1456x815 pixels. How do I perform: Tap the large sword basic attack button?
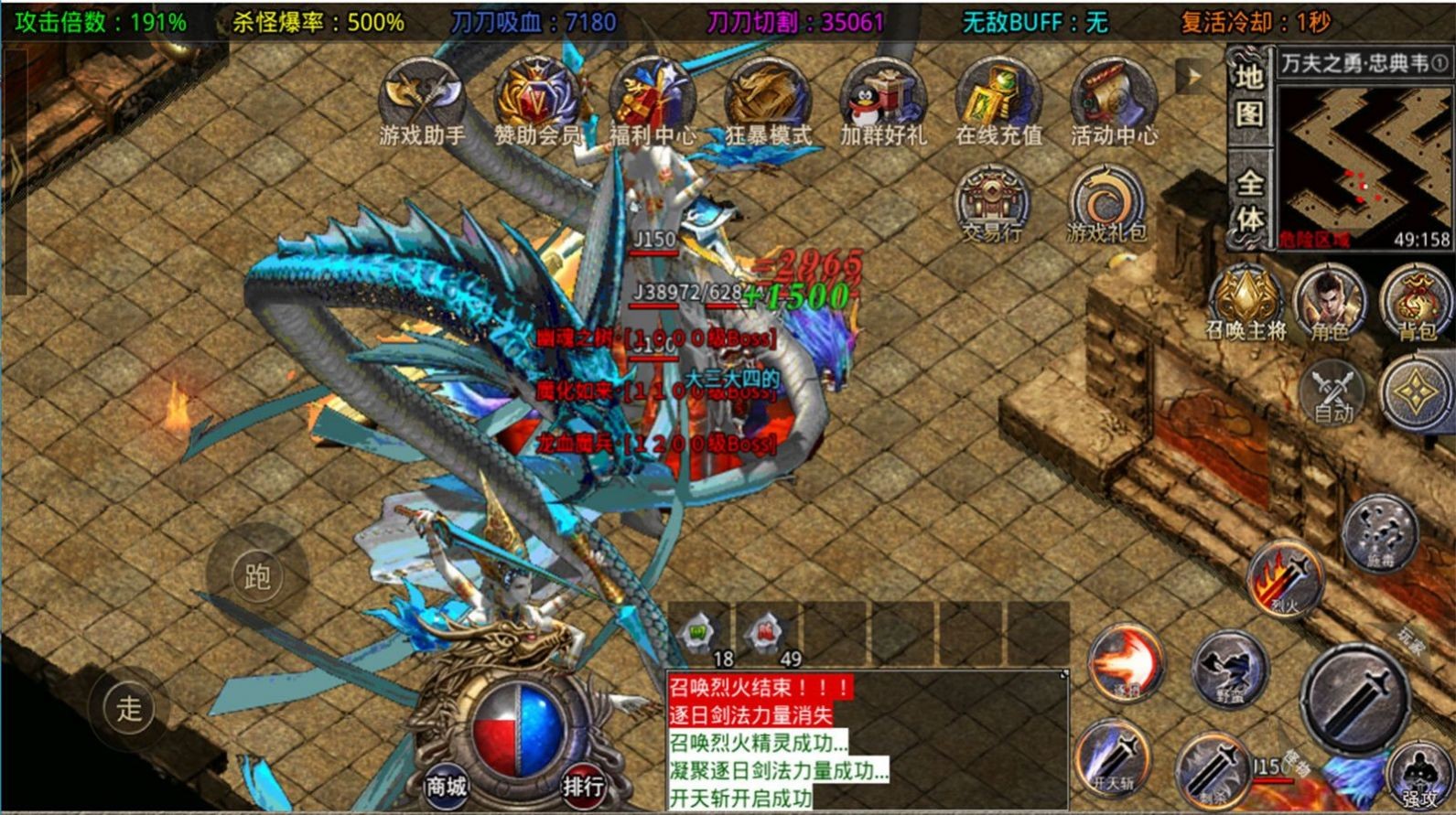pos(1355,697)
